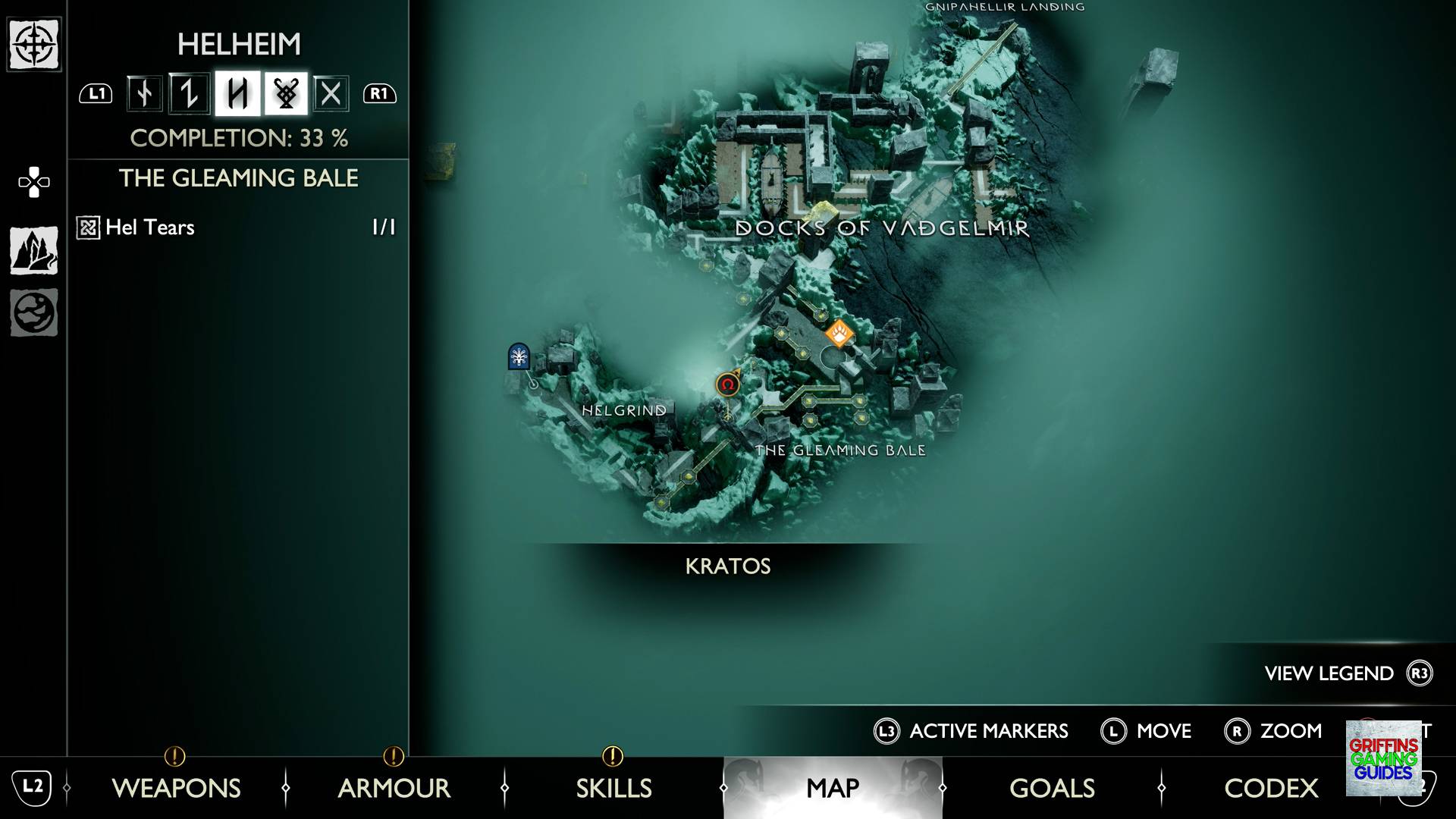
Task: Click the L1 shoulder button prompt
Action: pyautogui.click(x=96, y=94)
